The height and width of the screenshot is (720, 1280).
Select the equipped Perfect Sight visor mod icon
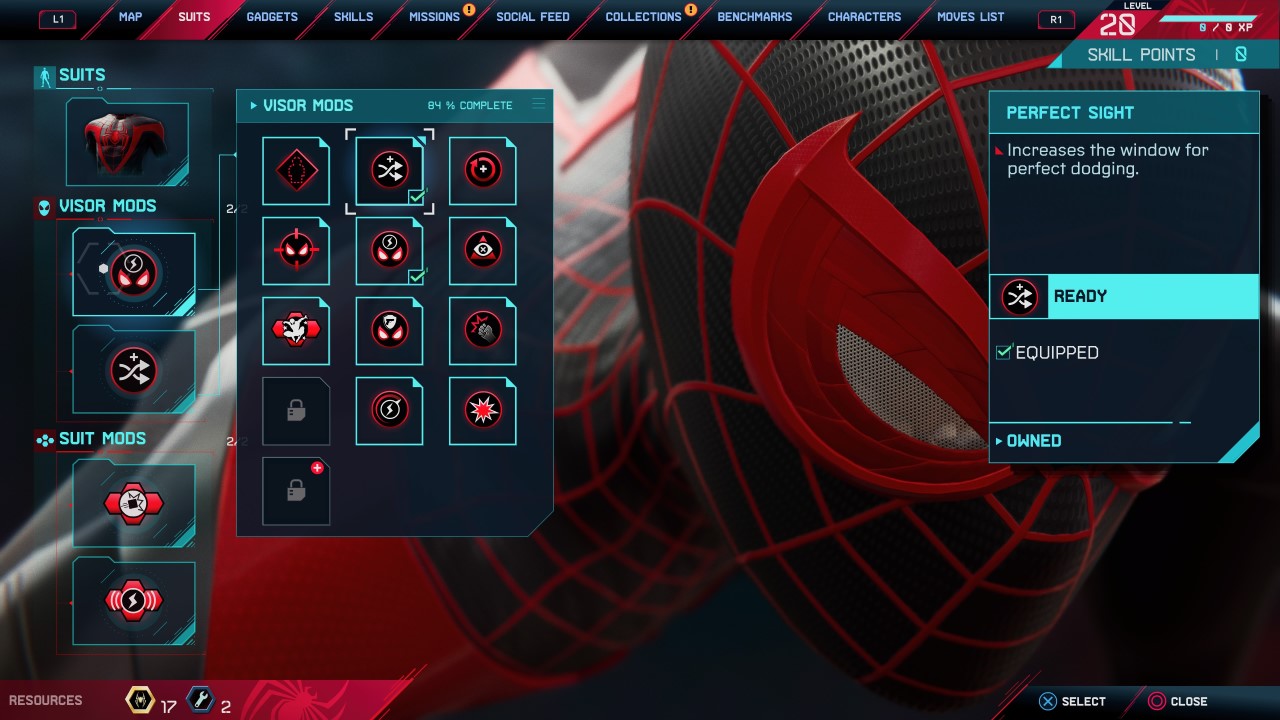[x=389, y=170]
